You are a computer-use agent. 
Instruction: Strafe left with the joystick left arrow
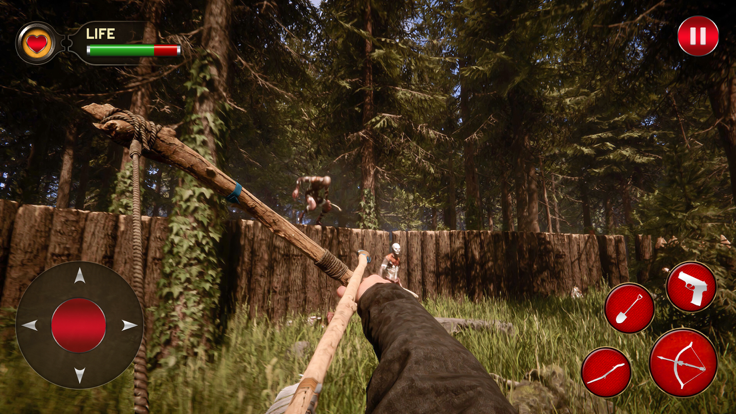point(30,325)
